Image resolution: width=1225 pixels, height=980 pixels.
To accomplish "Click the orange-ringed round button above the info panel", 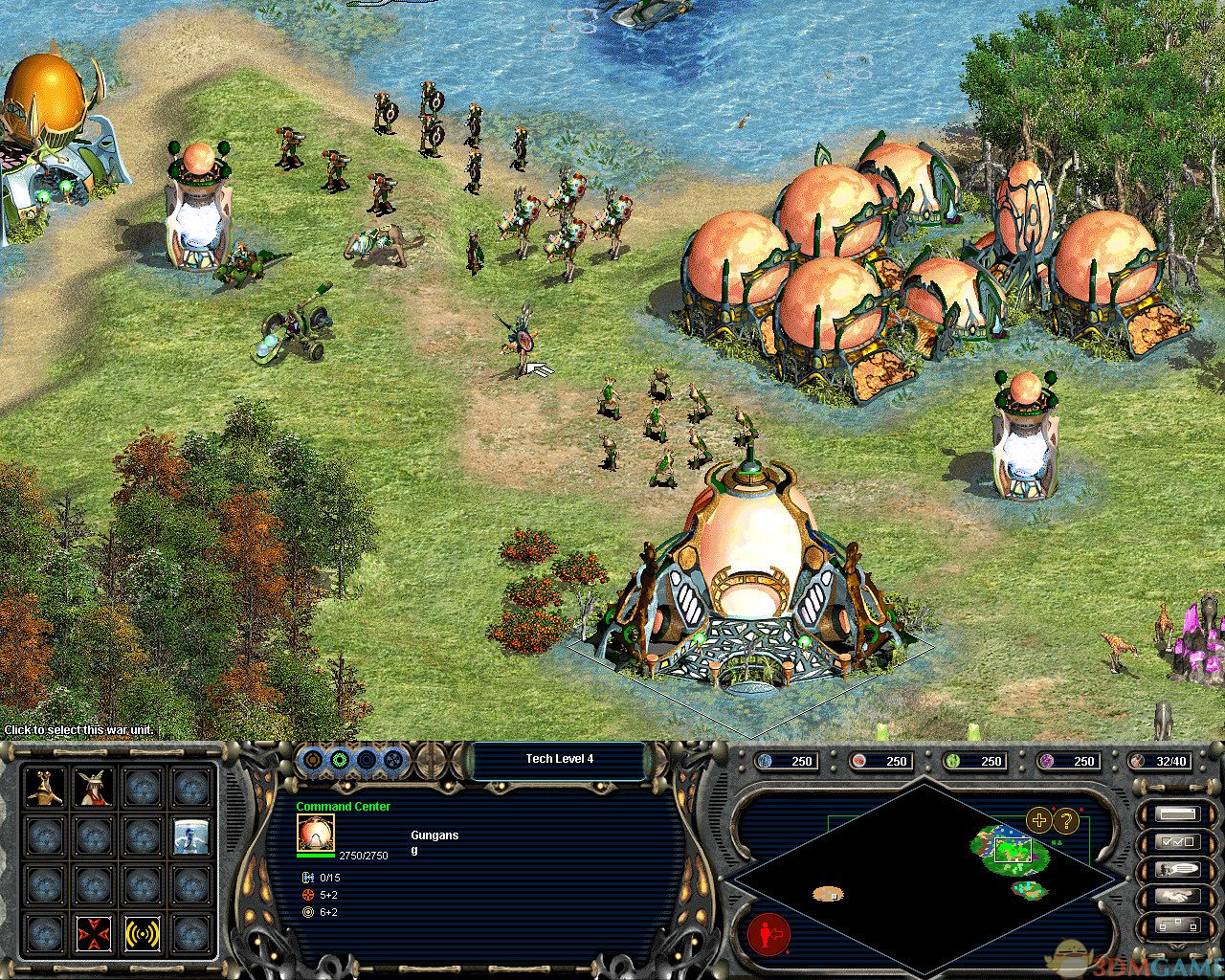I will pyautogui.click(x=313, y=761).
